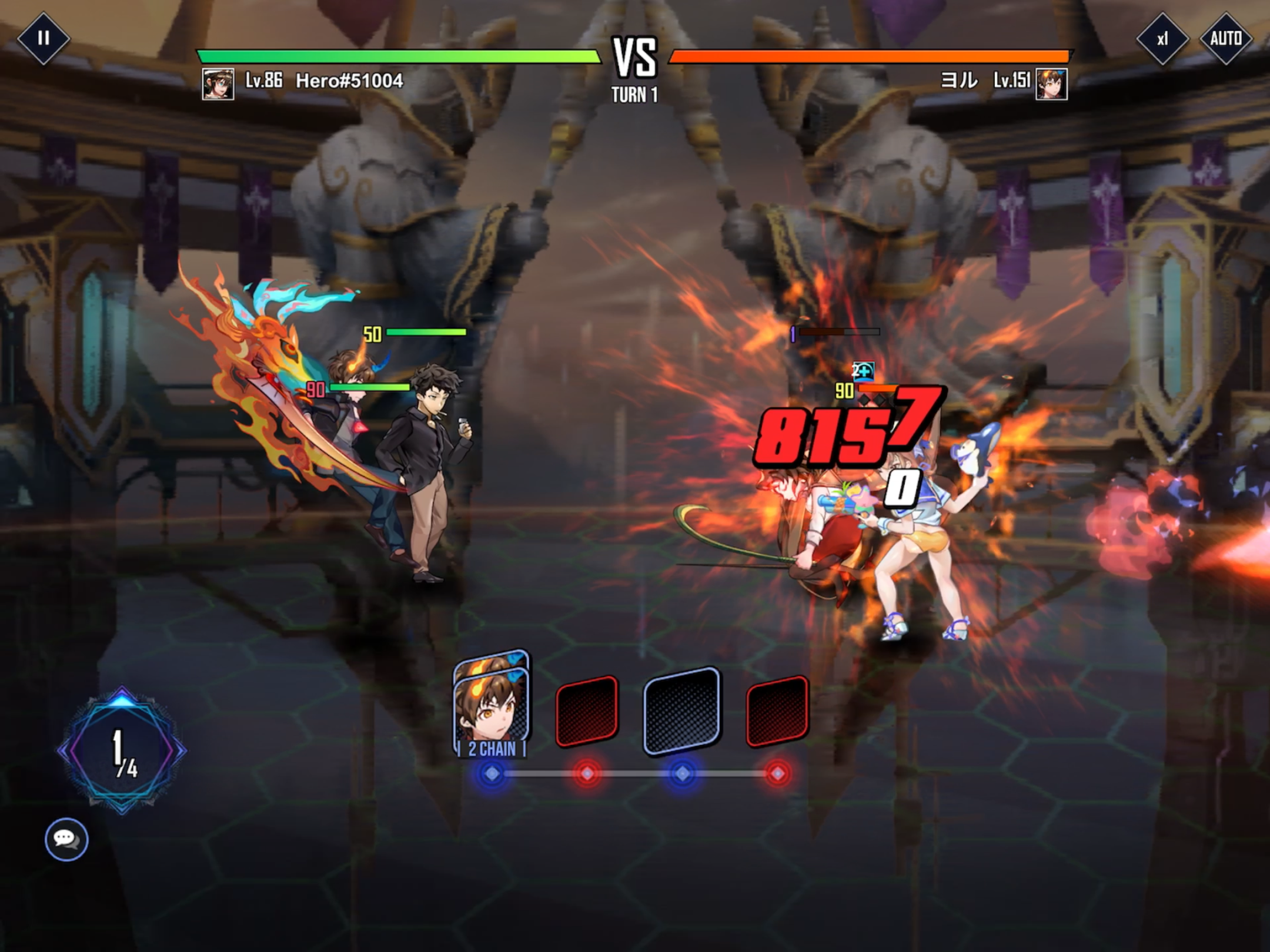The width and height of the screenshot is (1270, 952).
Task: Tap Hero#51004 player portrait
Action: click(218, 84)
